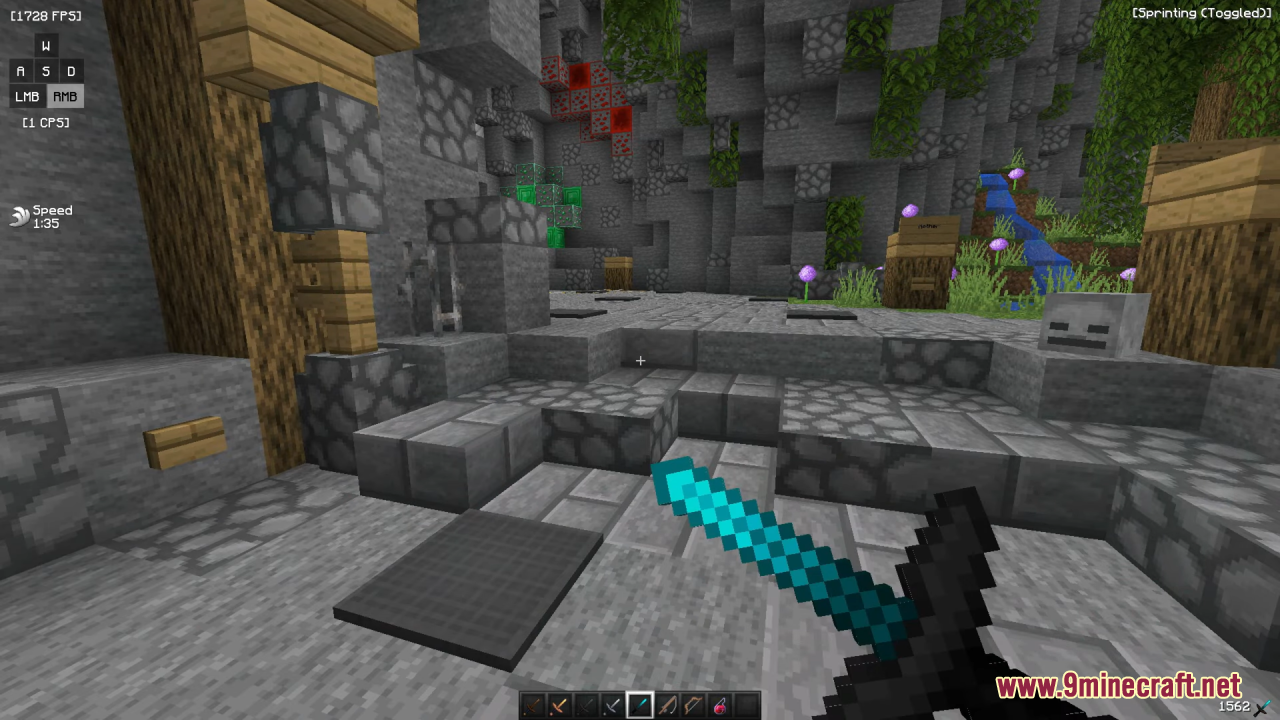The image size is (1280, 720).
Task: Select the iron sword in the hotbar
Action: 611,706
